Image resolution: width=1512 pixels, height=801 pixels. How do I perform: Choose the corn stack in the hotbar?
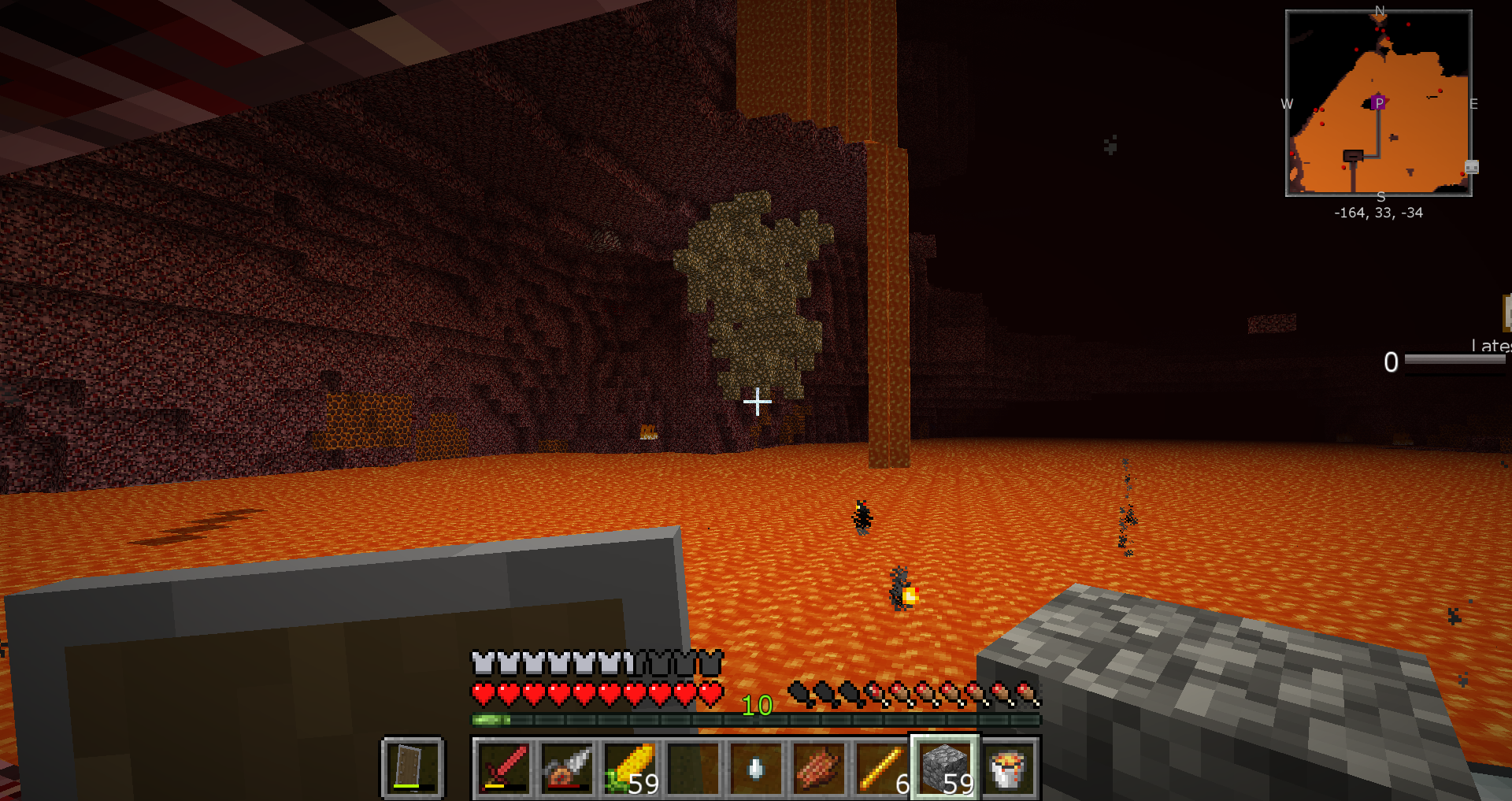tap(630, 768)
